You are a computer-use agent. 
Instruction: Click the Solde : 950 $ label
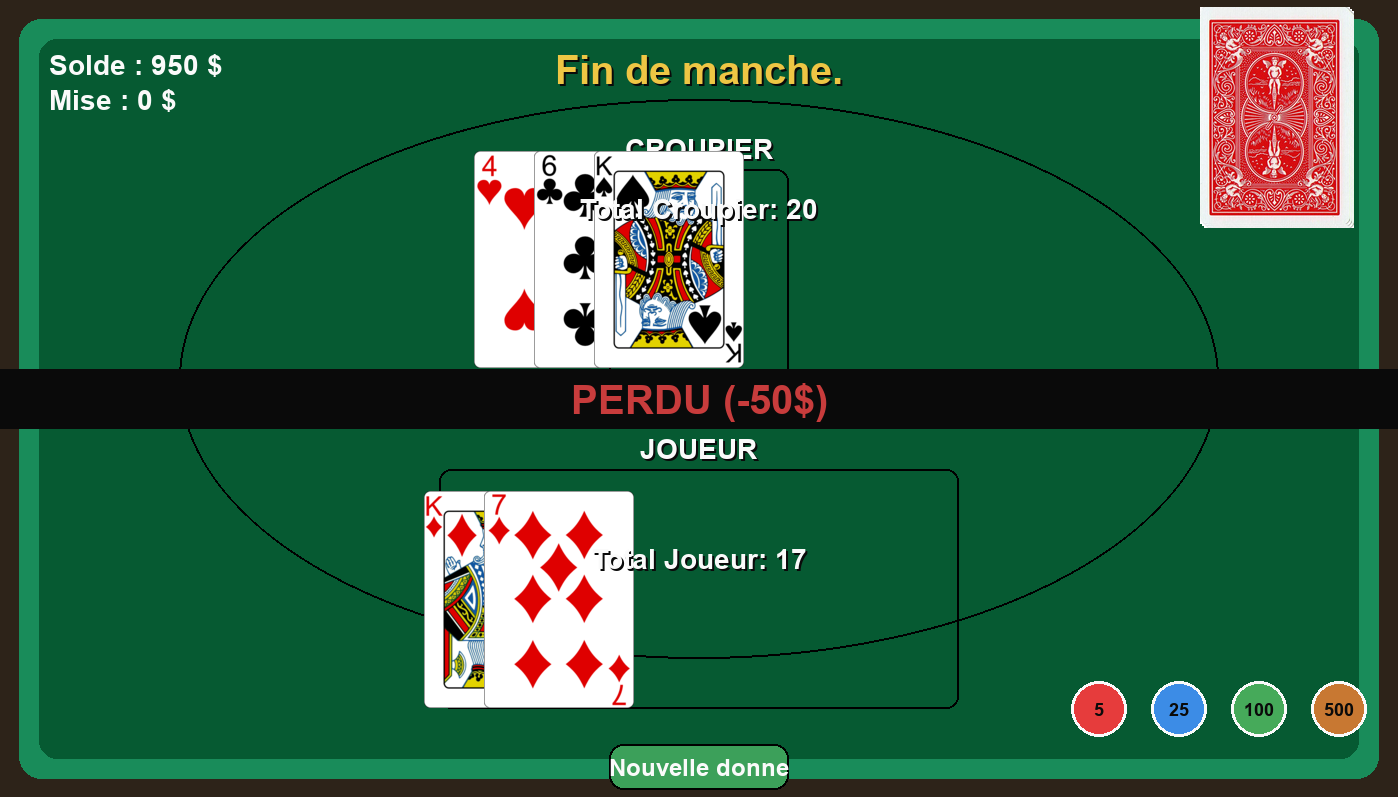[x=134, y=65]
